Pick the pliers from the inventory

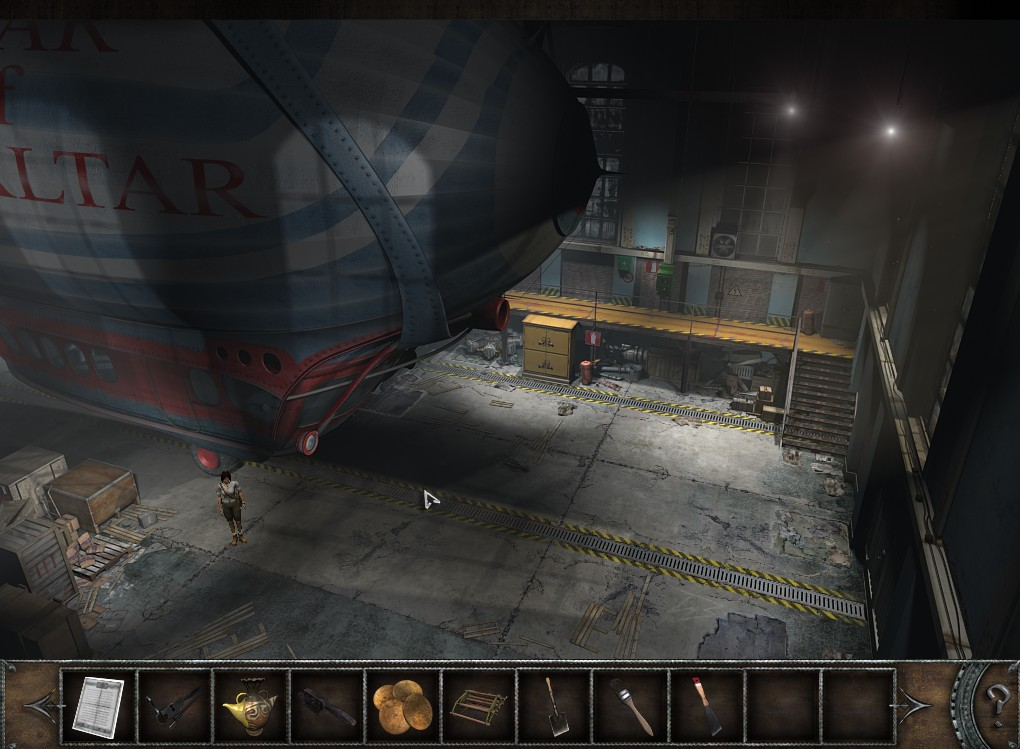[x=174, y=704]
